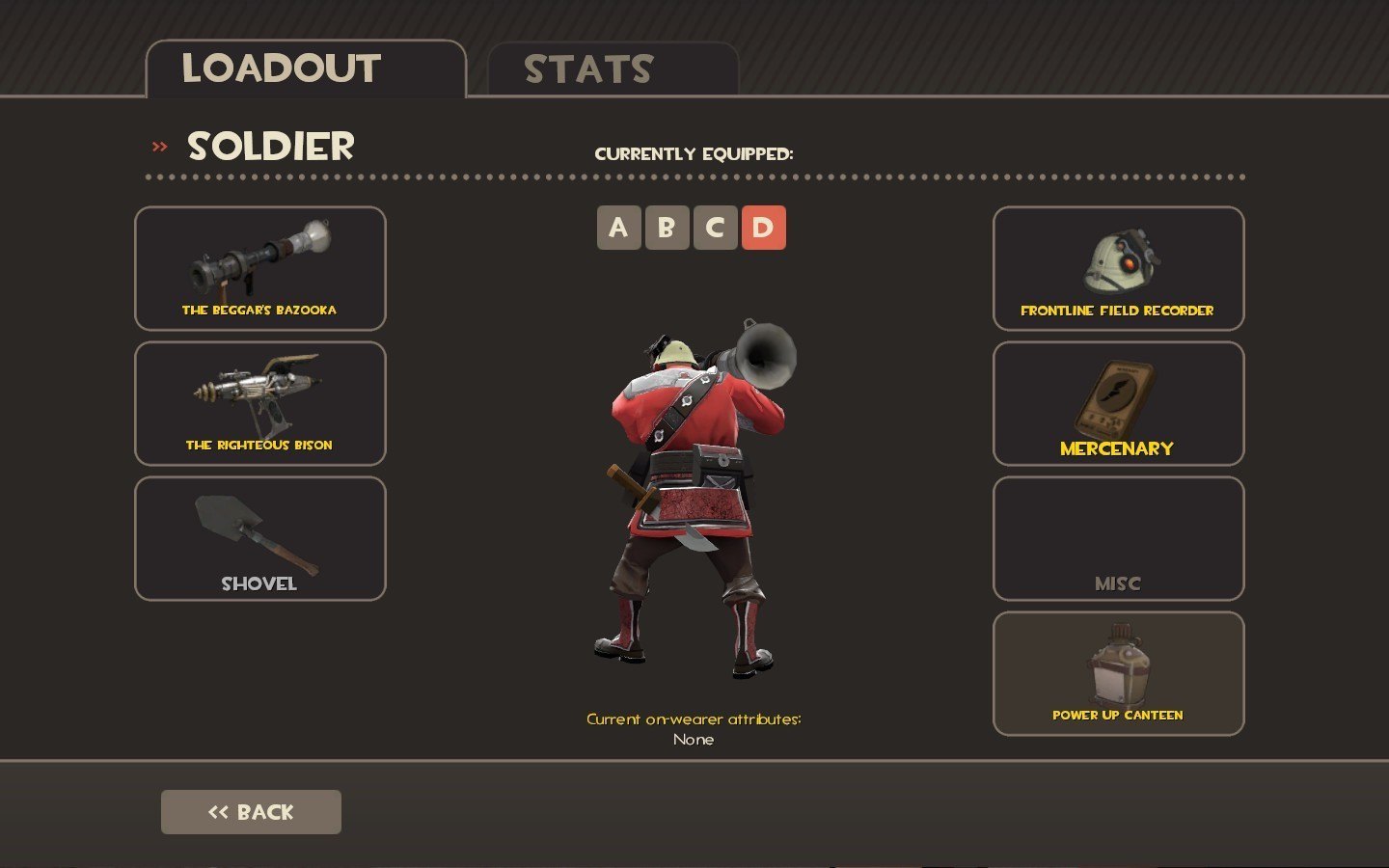The width and height of the screenshot is (1389, 868).
Task: Select the Beggar's Bazooka primary slot
Action: click(x=260, y=268)
